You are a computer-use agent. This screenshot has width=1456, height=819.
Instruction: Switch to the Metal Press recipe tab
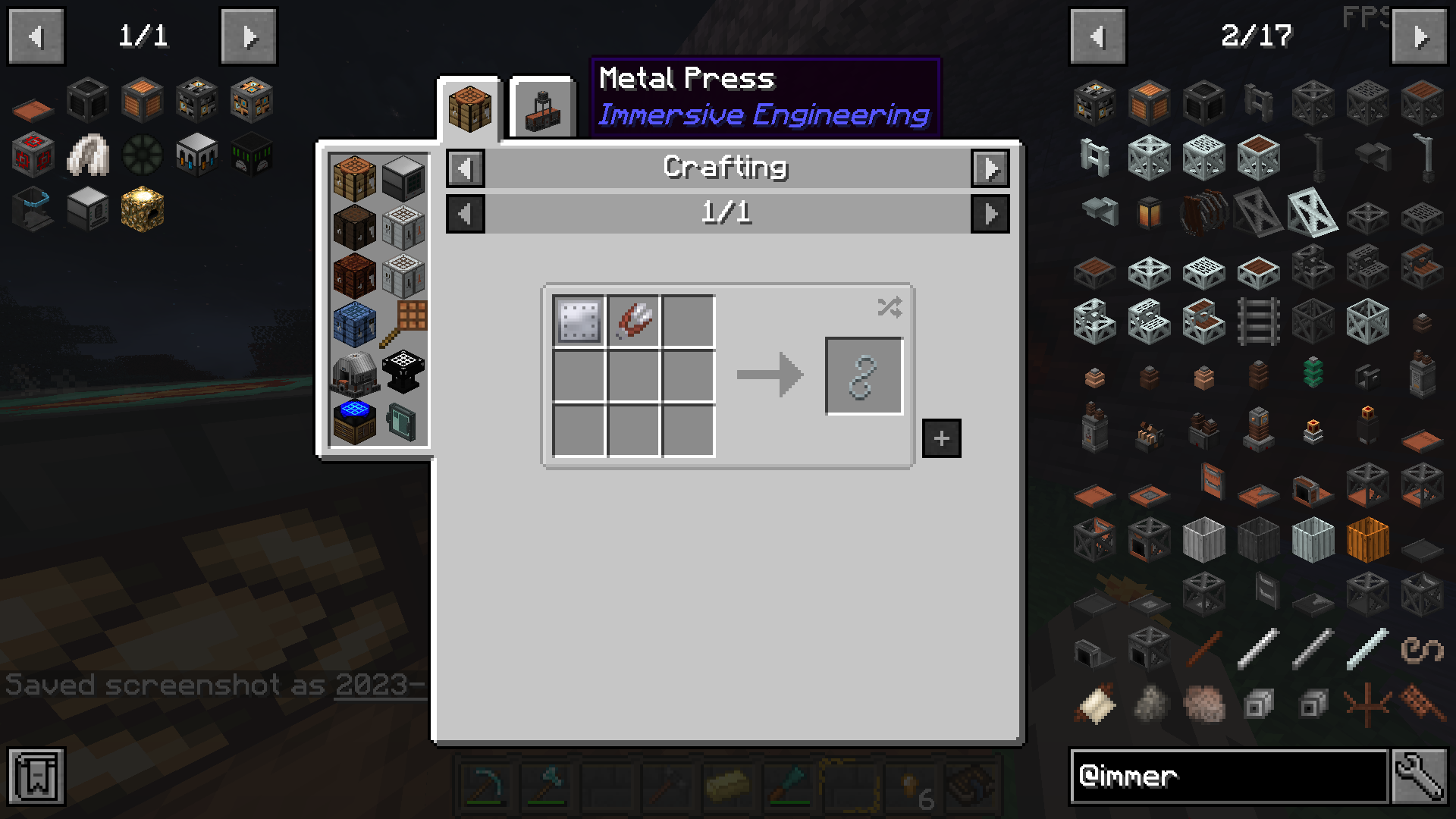click(543, 107)
